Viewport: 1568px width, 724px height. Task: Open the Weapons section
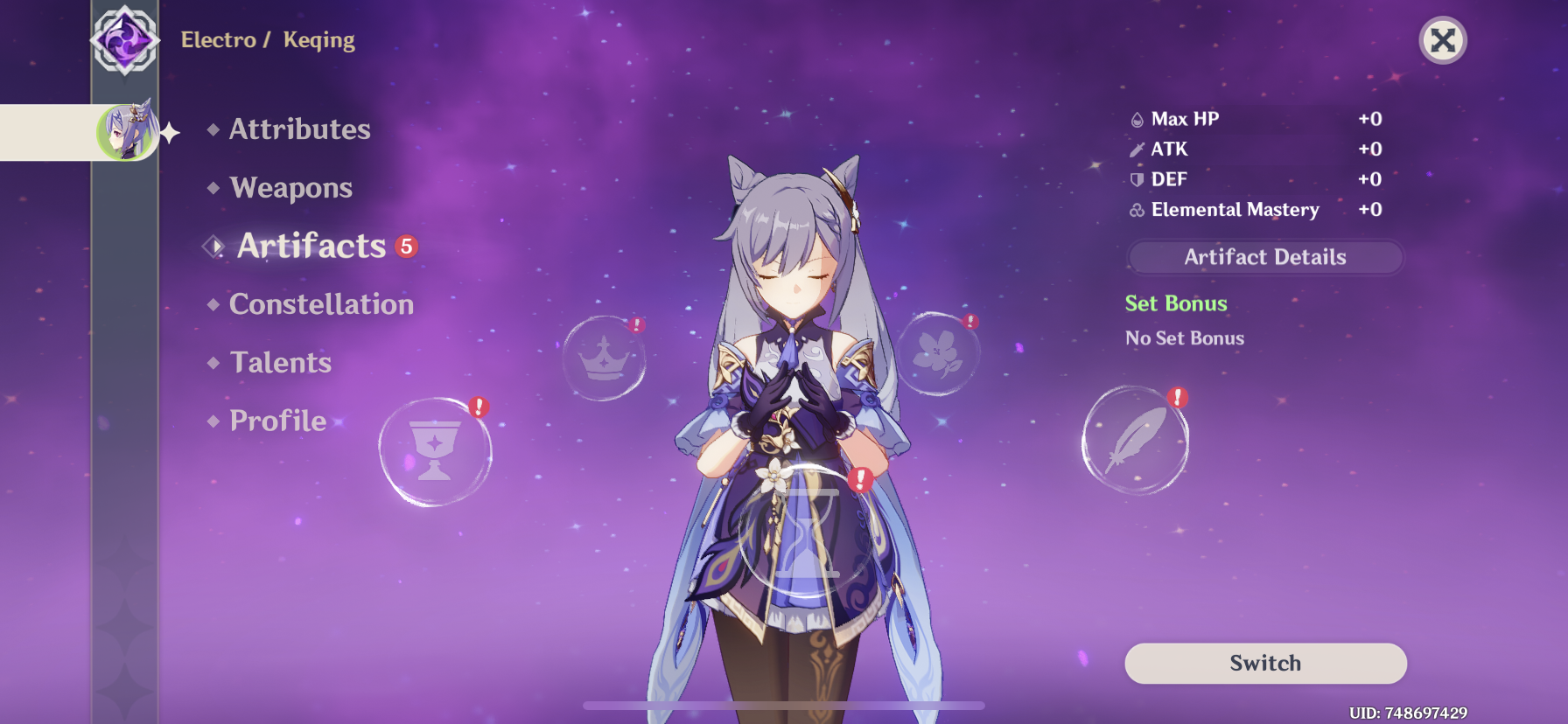tap(290, 187)
